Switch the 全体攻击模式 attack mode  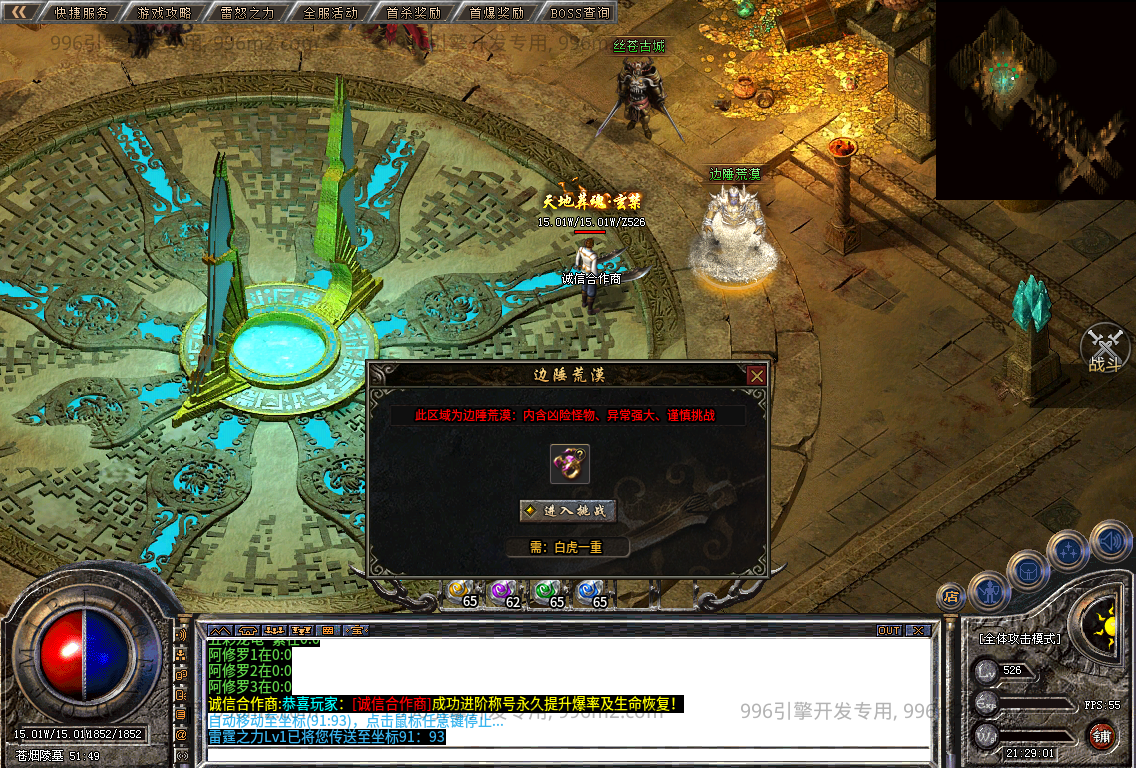pyautogui.click(x=1019, y=638)
